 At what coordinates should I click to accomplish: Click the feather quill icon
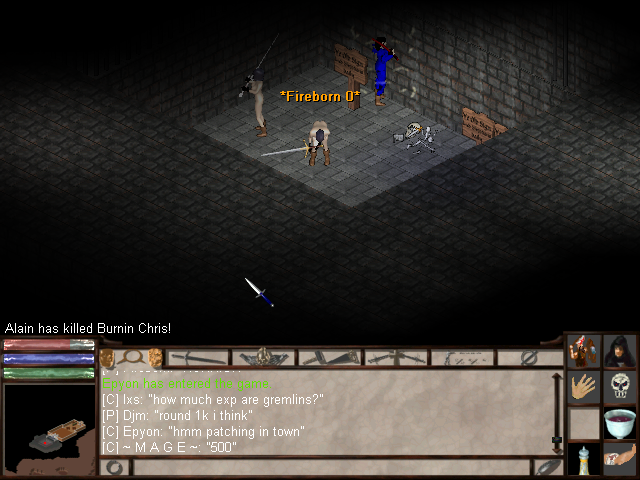pos(546,467)
